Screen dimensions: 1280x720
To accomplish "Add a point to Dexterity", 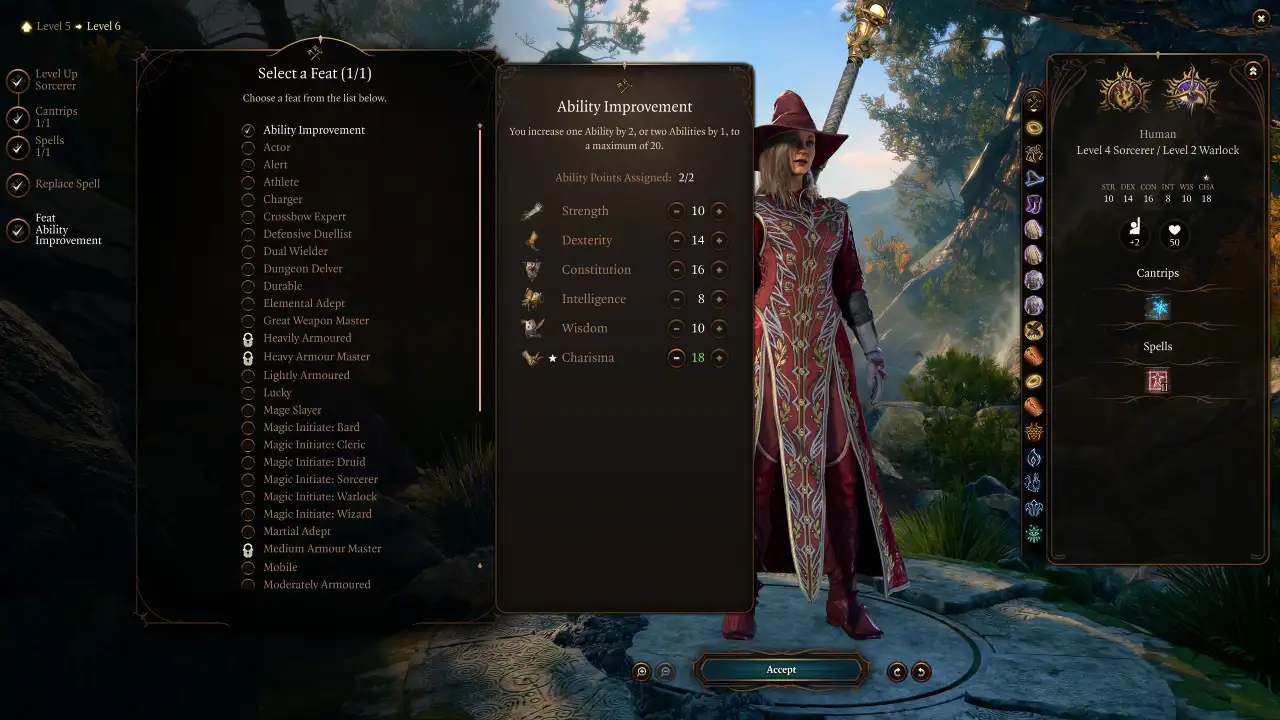I will coord(719,241).
